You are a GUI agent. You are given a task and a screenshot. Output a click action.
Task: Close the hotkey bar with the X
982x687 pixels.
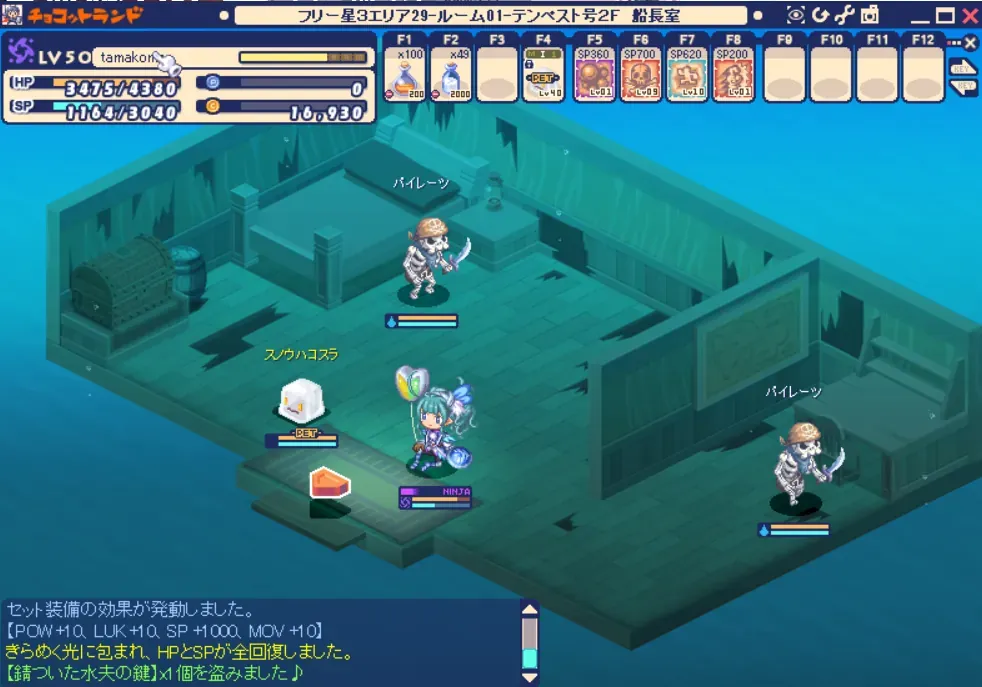969,43
